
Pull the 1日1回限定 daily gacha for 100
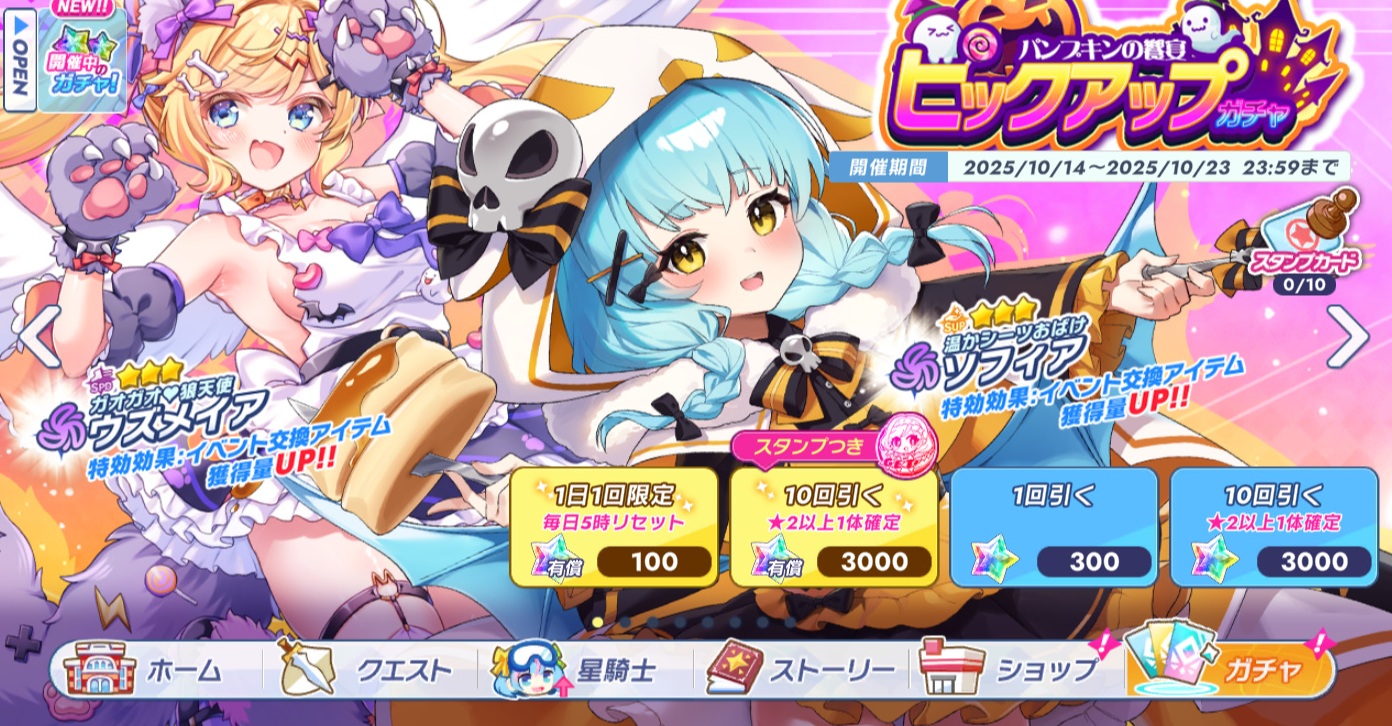click(x=614, y=527)
